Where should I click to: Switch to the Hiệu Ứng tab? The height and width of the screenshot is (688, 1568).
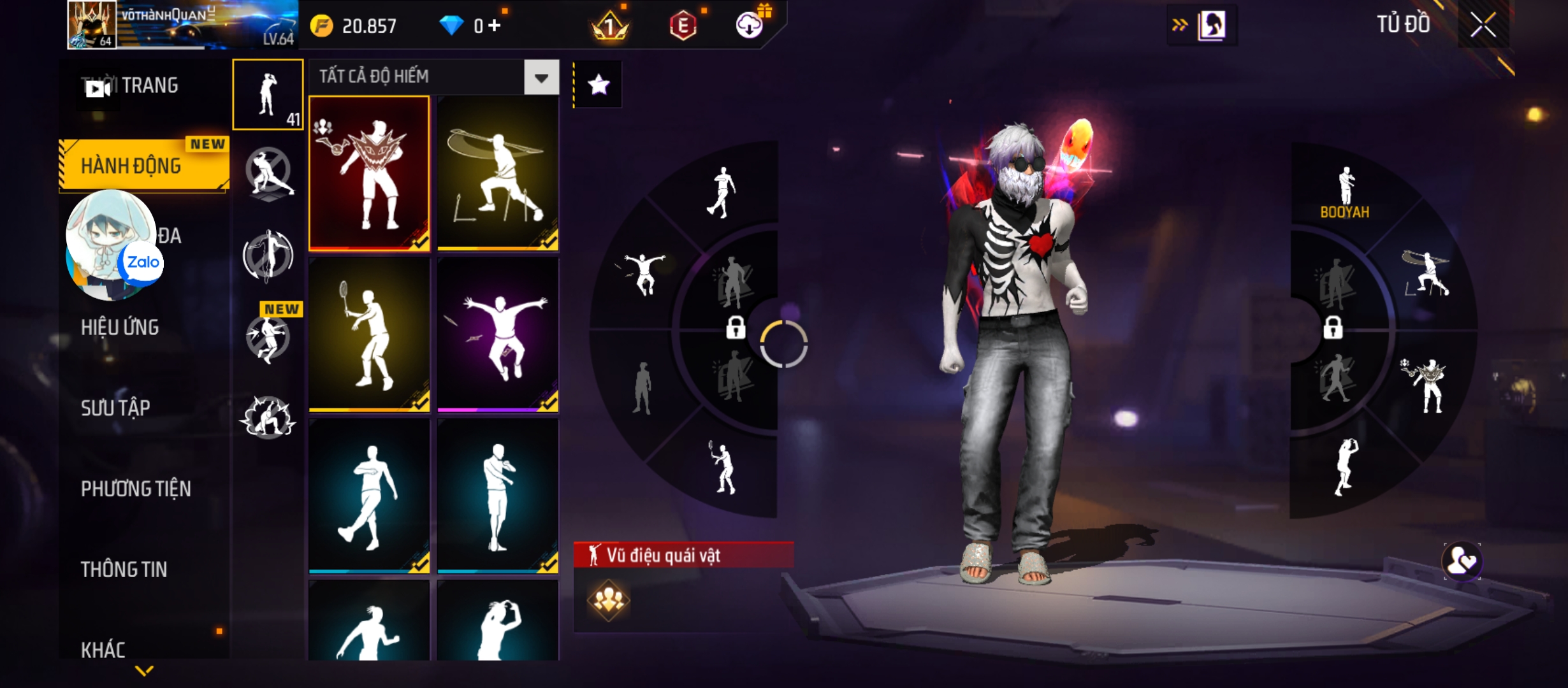120,327
